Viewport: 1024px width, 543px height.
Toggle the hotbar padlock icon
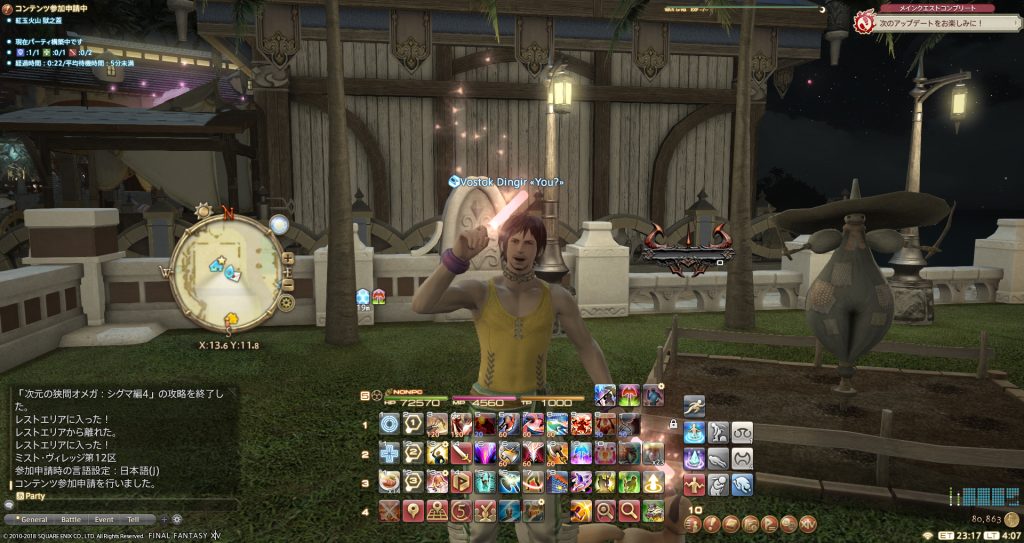[674, 425]
